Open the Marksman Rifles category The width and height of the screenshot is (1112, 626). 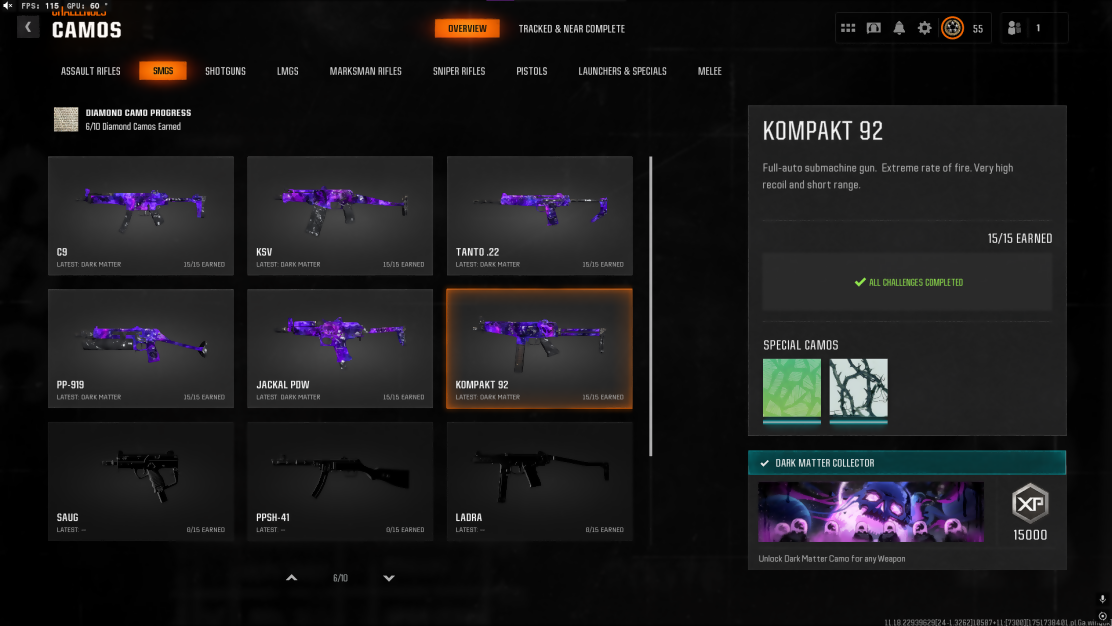tap(366, 71)
